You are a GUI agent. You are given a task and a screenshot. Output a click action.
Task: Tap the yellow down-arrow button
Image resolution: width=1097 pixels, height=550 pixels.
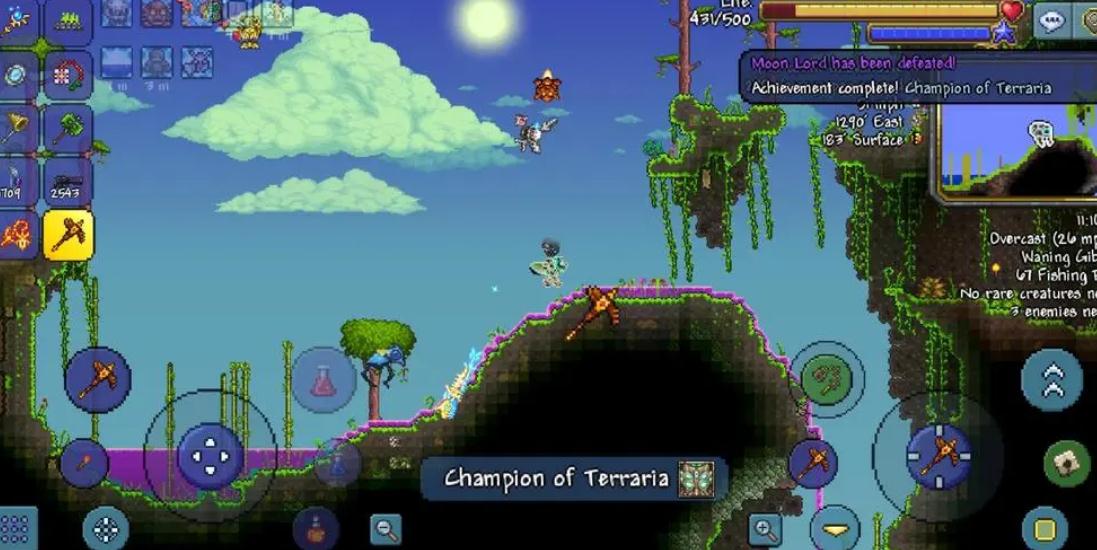click(835, 528)
